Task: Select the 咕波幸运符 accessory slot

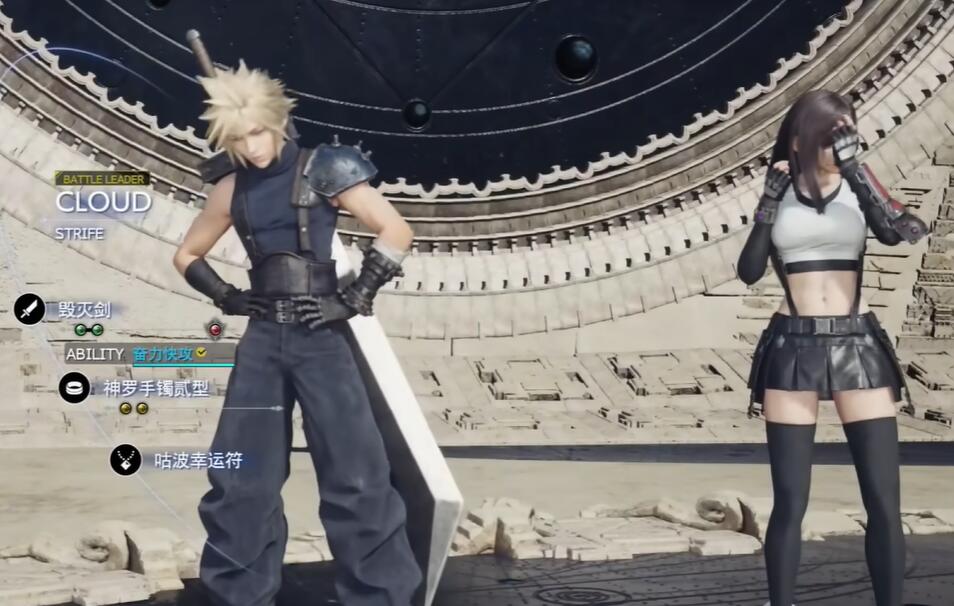Action: point(197,460)
